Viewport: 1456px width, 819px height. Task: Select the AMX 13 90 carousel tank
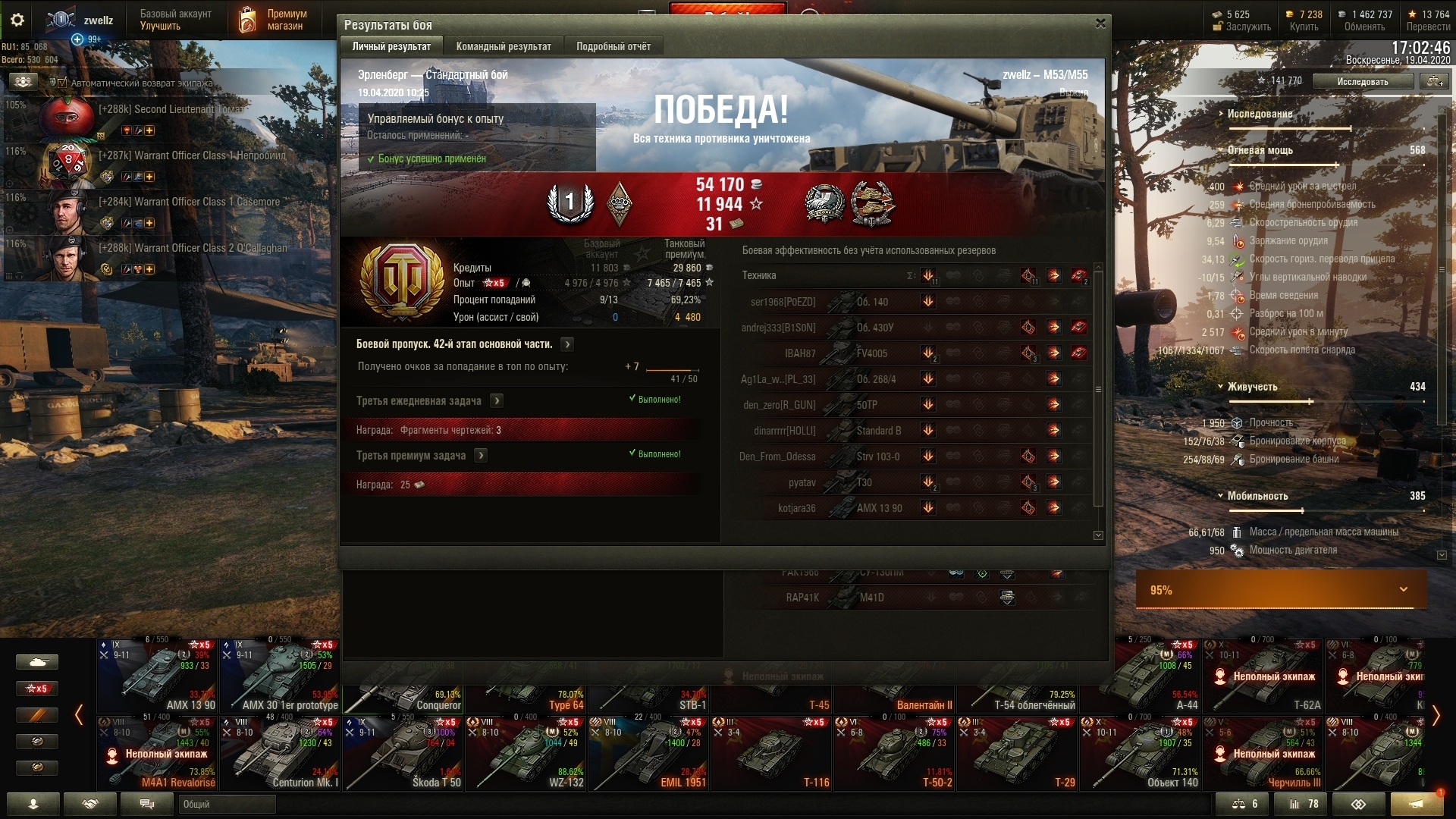[158, 676]
